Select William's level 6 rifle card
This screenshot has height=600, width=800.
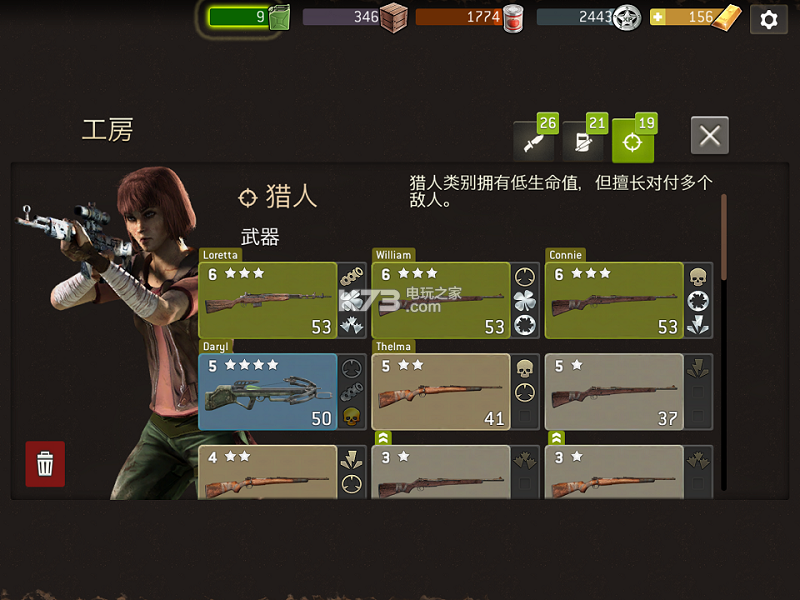[x=440, y=300]
